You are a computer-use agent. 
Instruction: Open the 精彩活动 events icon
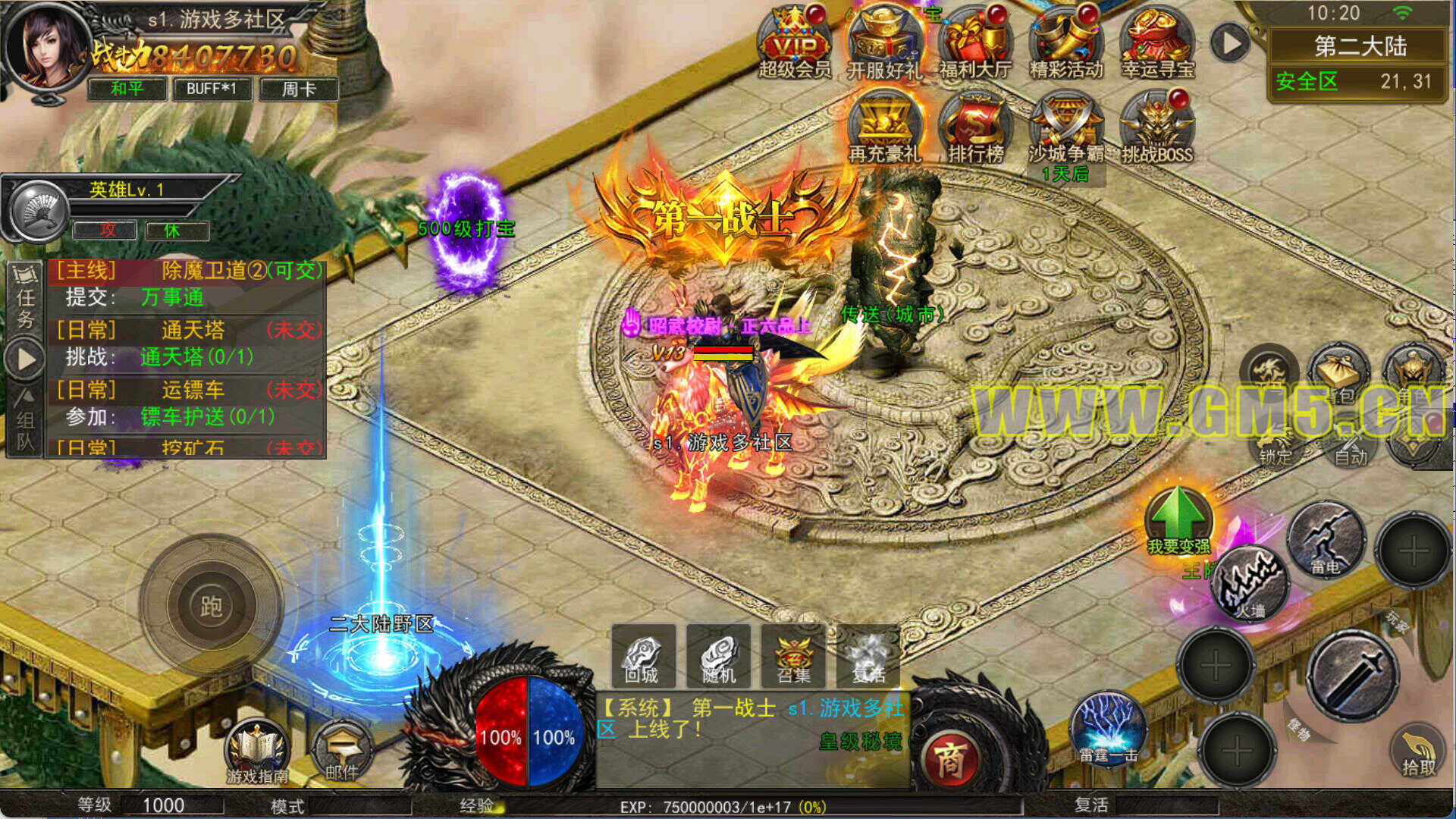(1066, 42)
